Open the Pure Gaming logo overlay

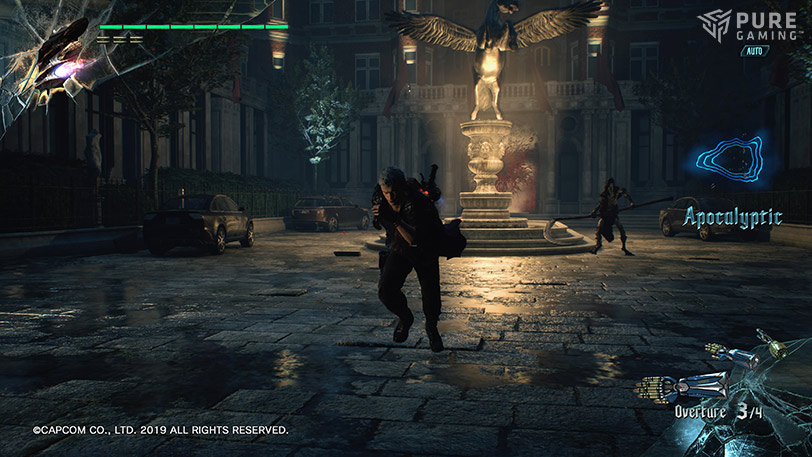[747, 24]
